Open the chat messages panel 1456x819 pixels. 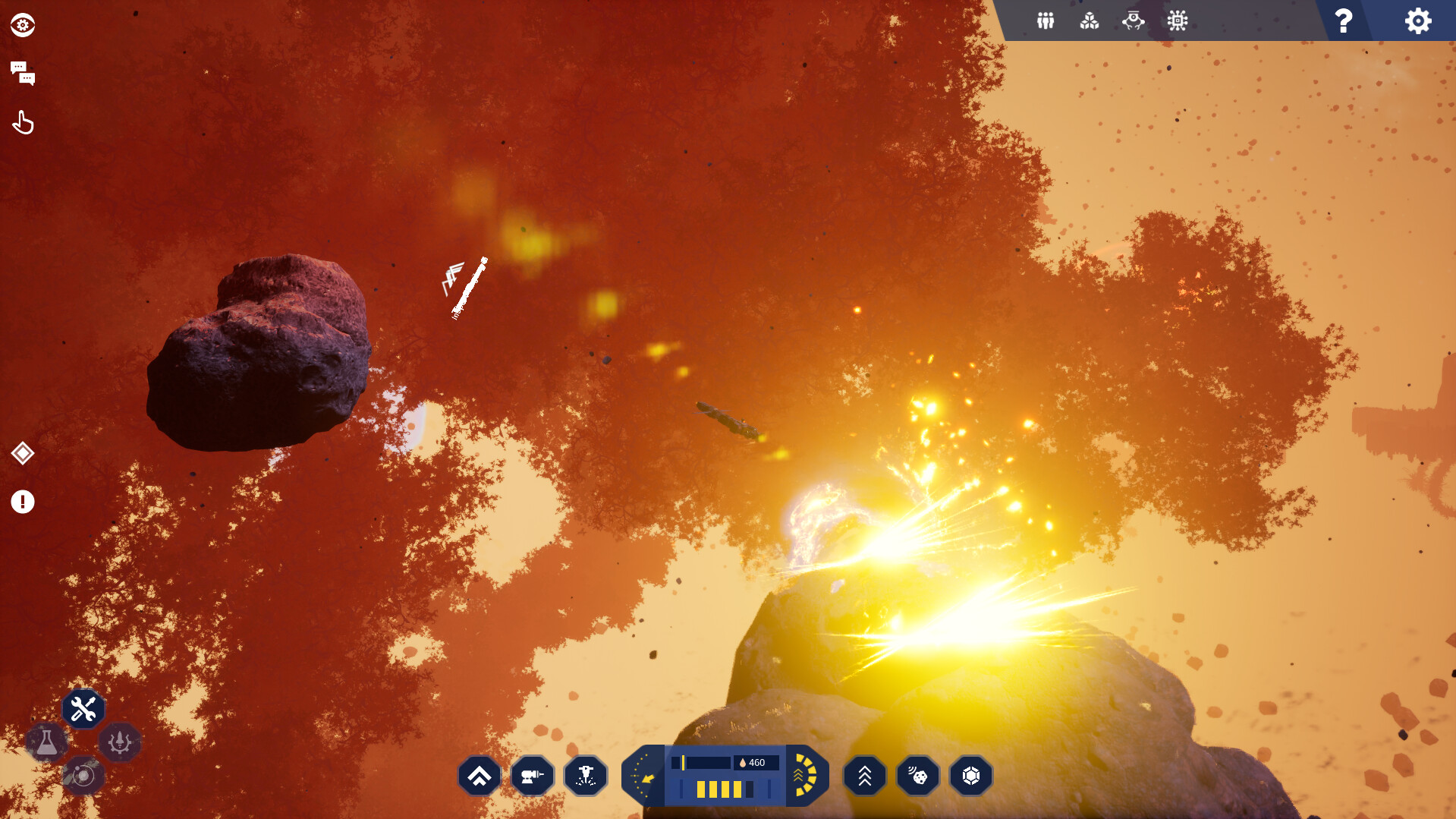[x=23, y=73]
